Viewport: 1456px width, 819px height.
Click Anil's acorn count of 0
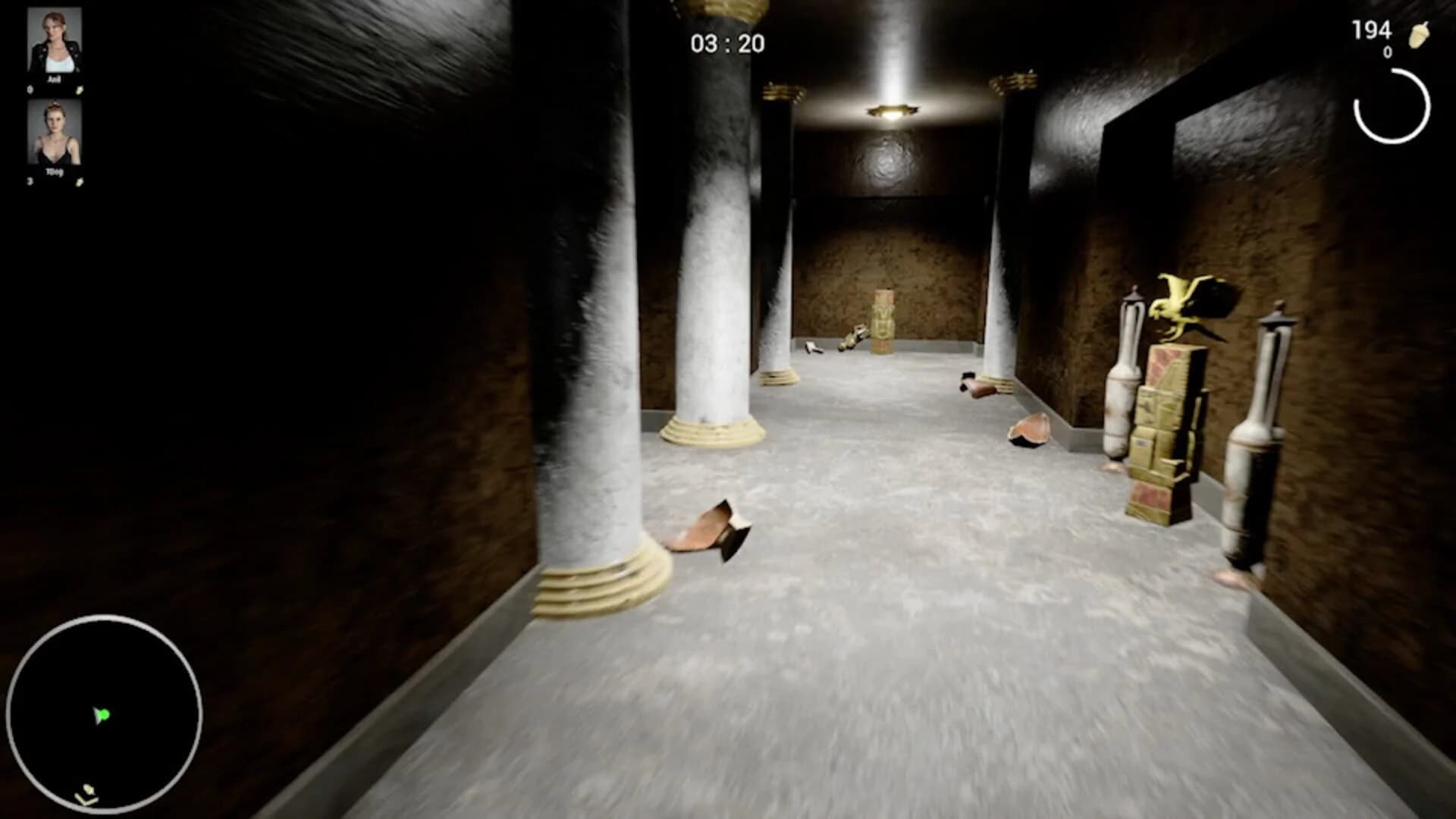point(30,89)
